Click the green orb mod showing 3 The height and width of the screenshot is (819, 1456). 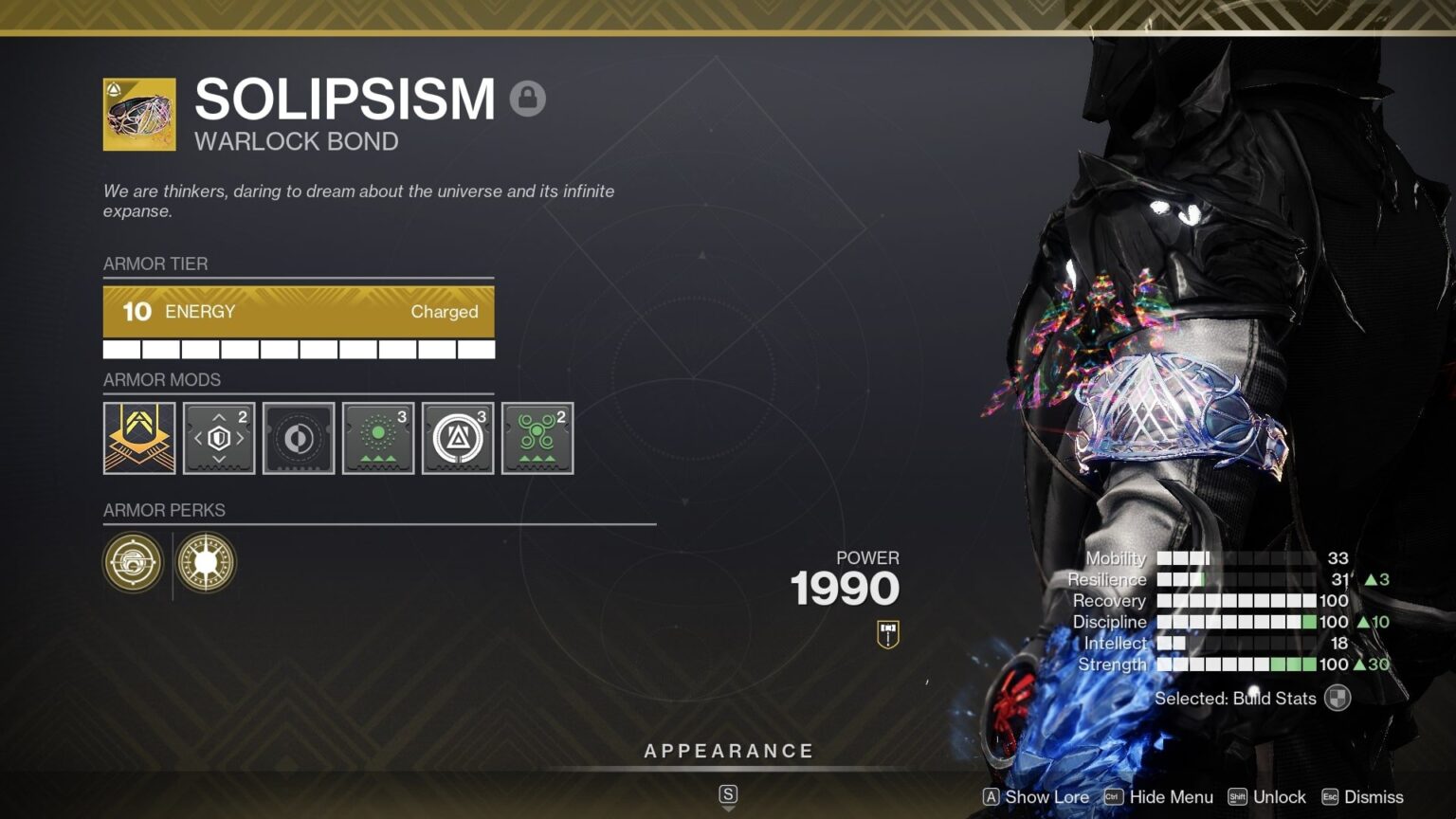(x=377, y=438)
